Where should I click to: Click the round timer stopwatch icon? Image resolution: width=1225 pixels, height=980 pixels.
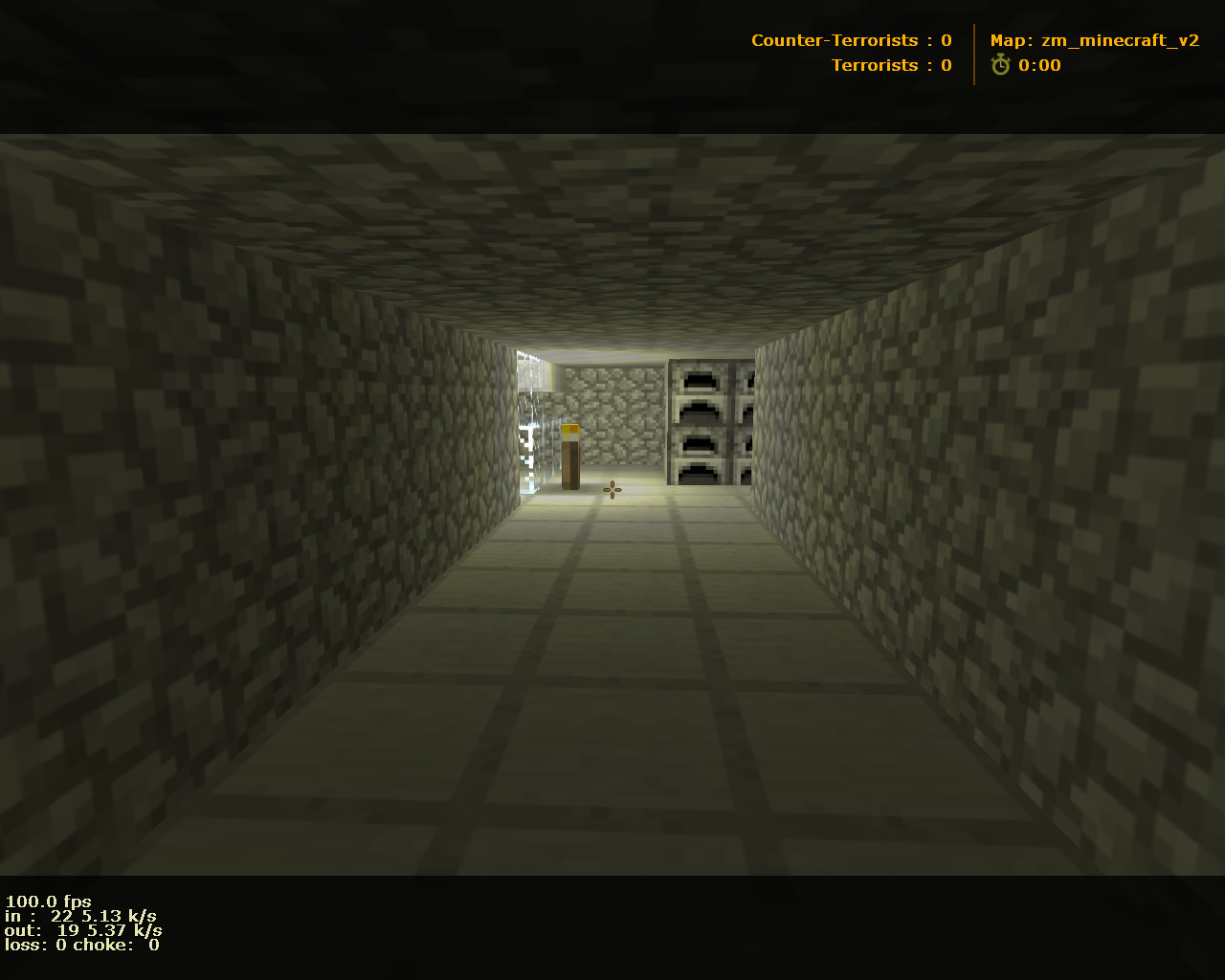[x=999, y=65]
